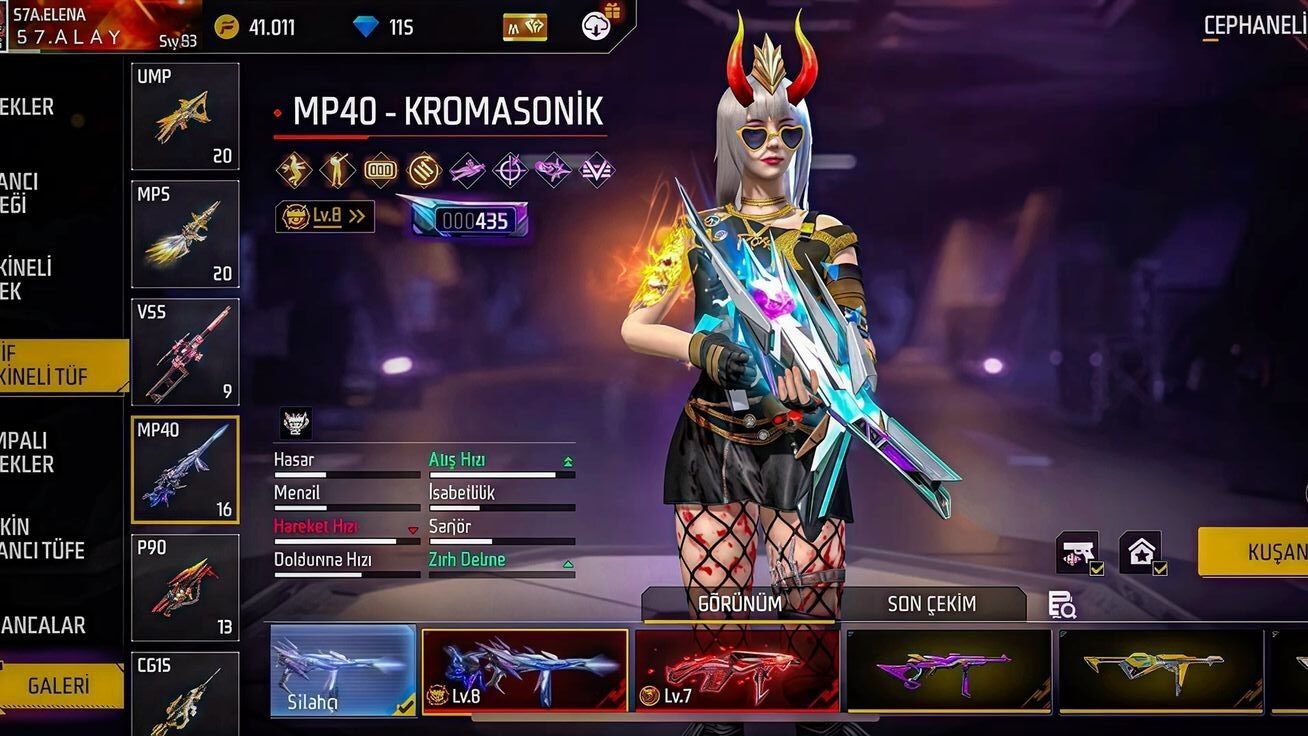Open the skin search list icon
This screenshot has height=736, width=1308.
point(1061,605)
